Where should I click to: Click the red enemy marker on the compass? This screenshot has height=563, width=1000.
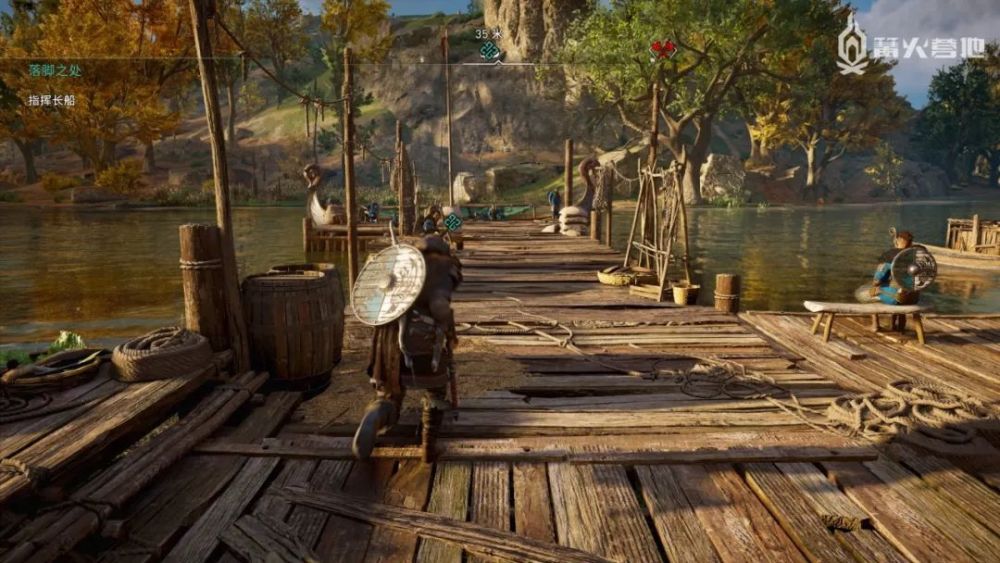[x=661, y=49]
